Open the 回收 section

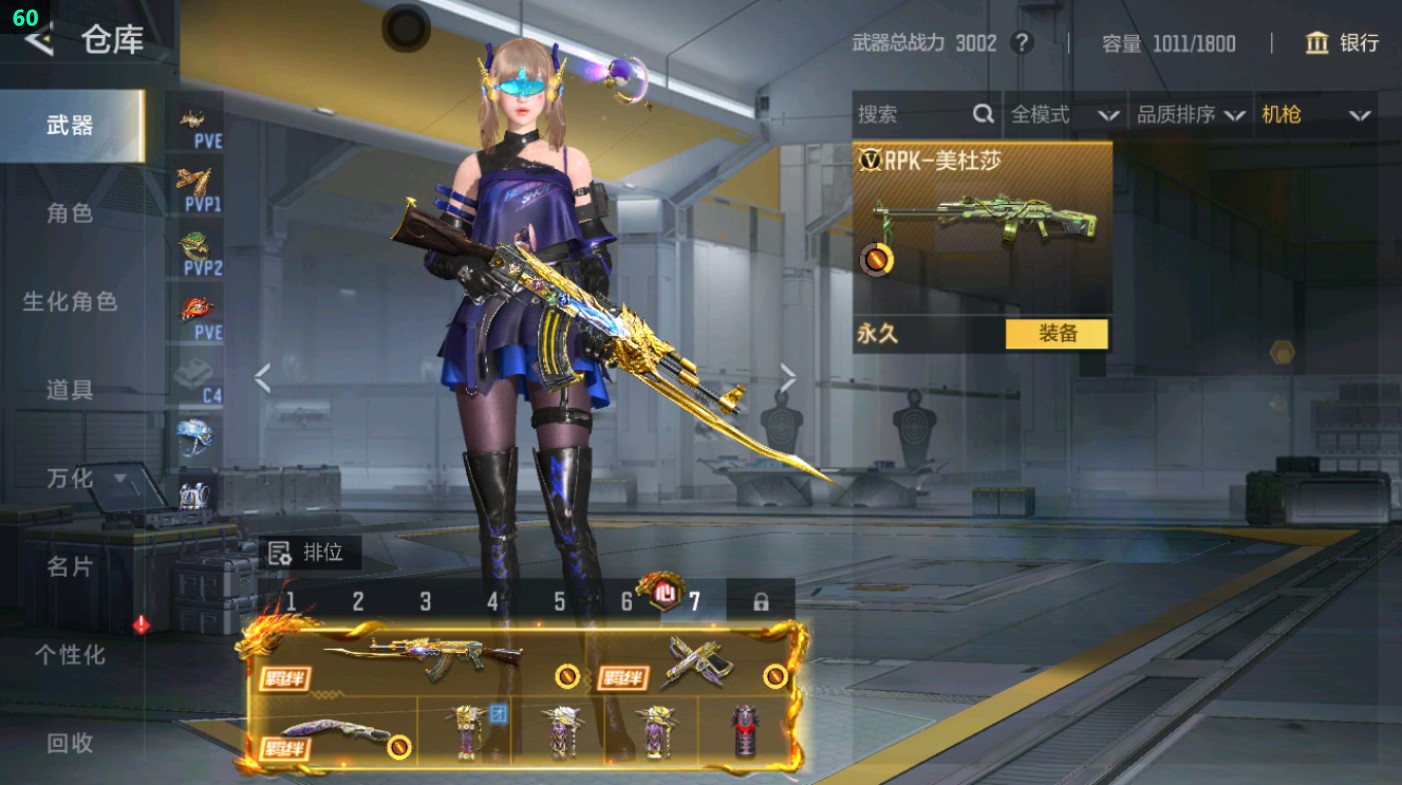click(x=70, y=742)
